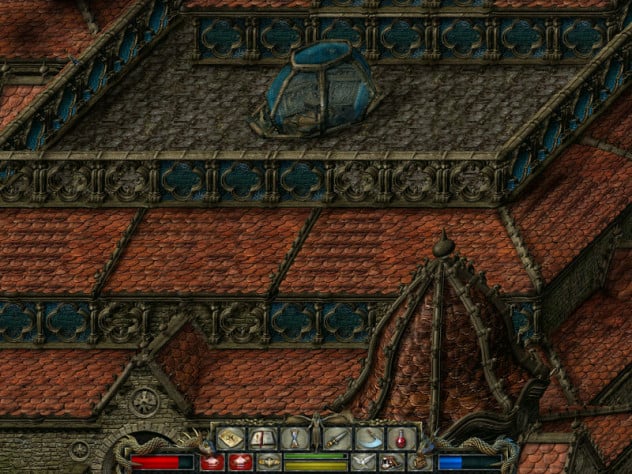
Task: Open the map parchment icon
Action: (x=231, y=438)
